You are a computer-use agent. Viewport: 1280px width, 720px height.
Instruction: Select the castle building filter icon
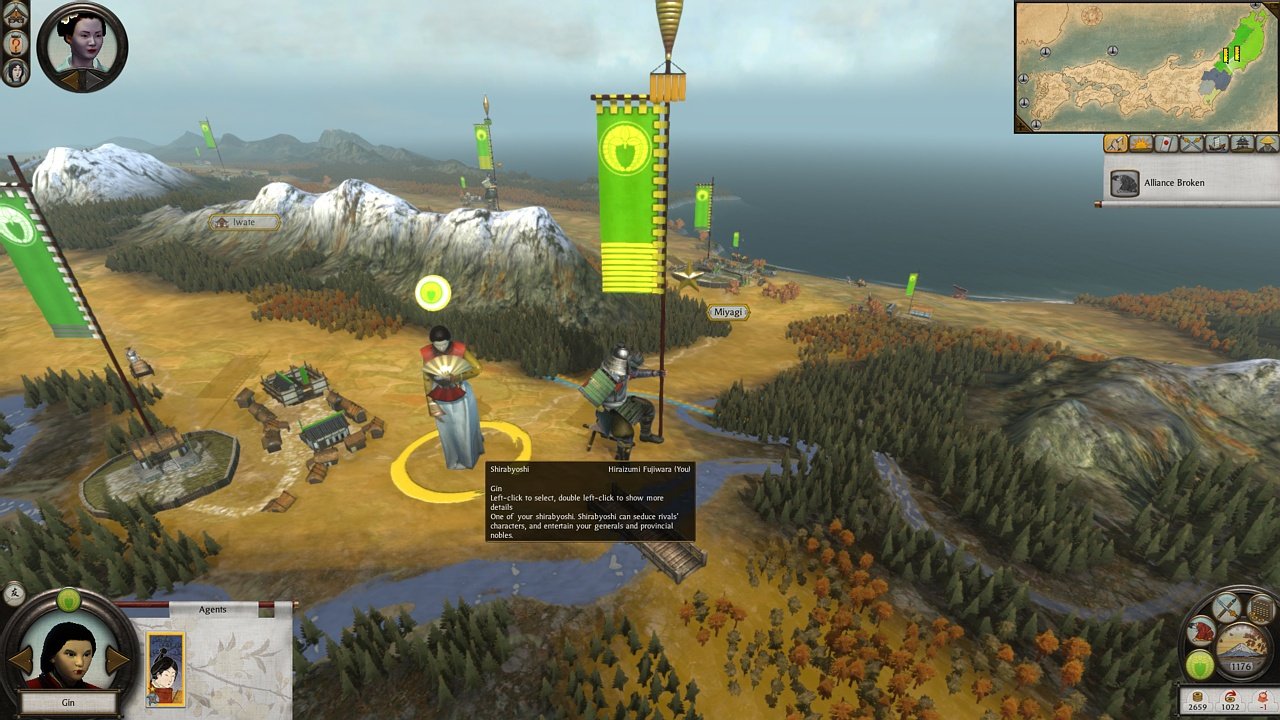(x=1242, y=144)
